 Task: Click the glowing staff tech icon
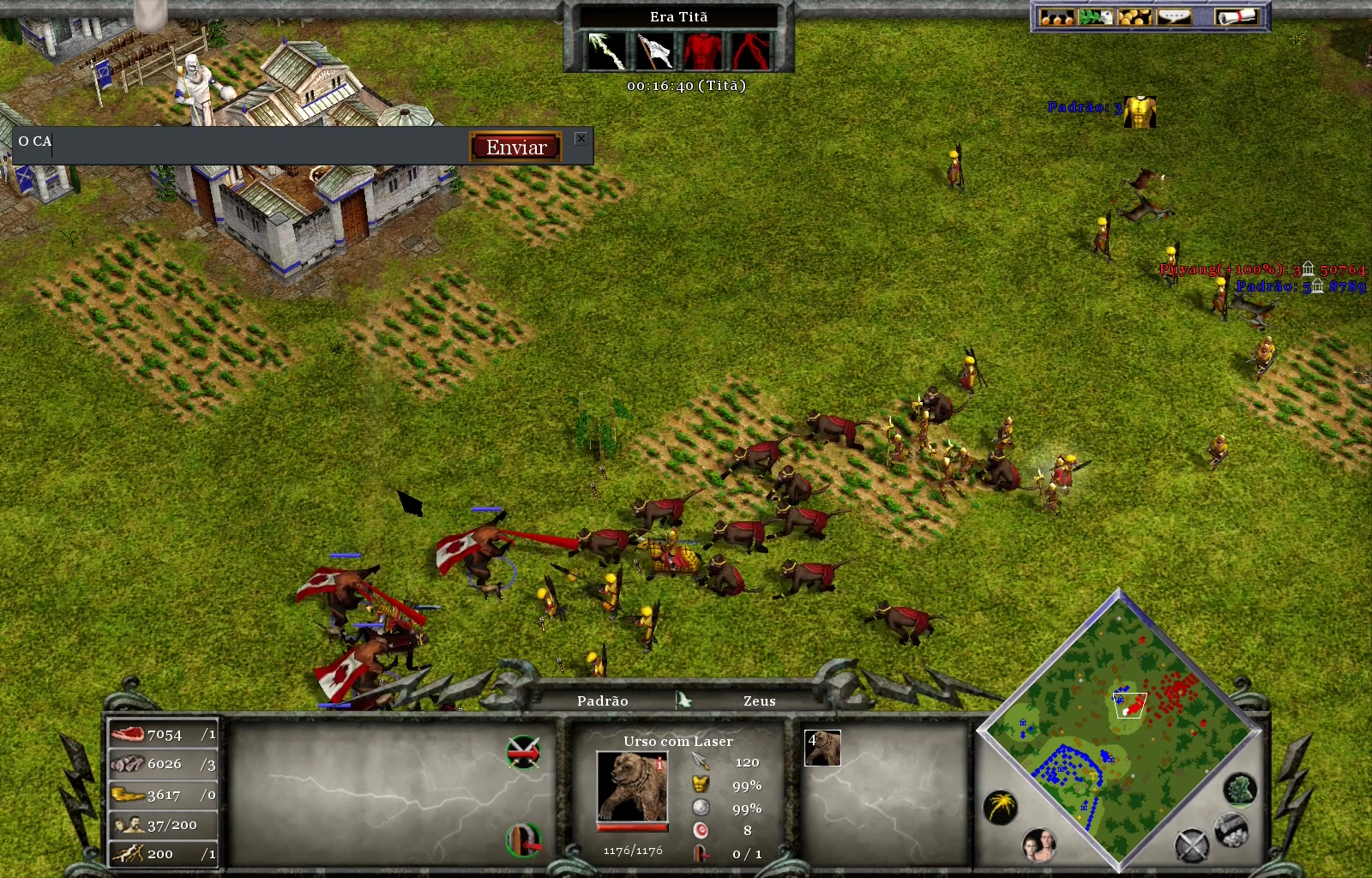pos(606,51)
